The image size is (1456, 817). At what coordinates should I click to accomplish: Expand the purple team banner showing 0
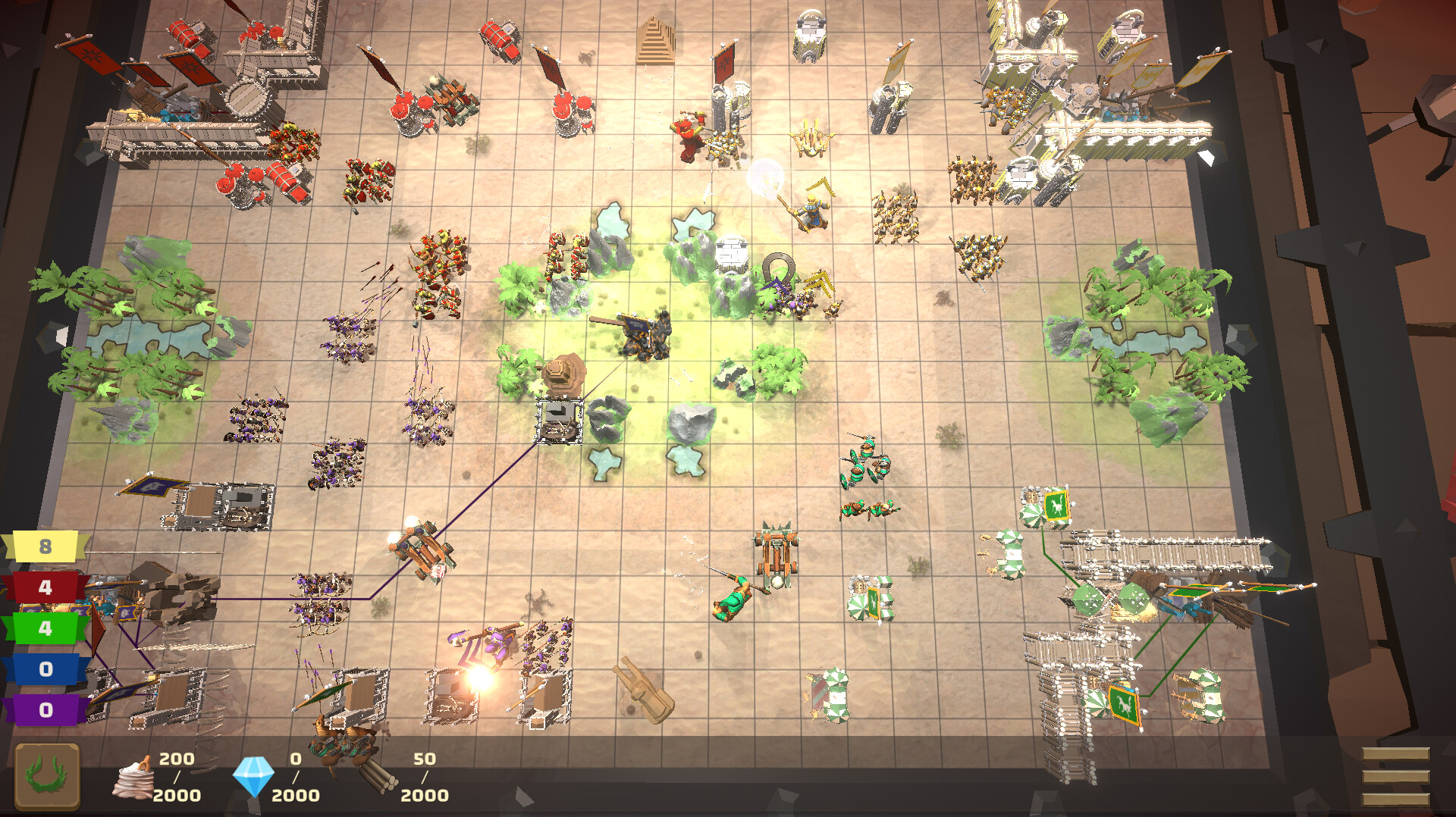44,708
